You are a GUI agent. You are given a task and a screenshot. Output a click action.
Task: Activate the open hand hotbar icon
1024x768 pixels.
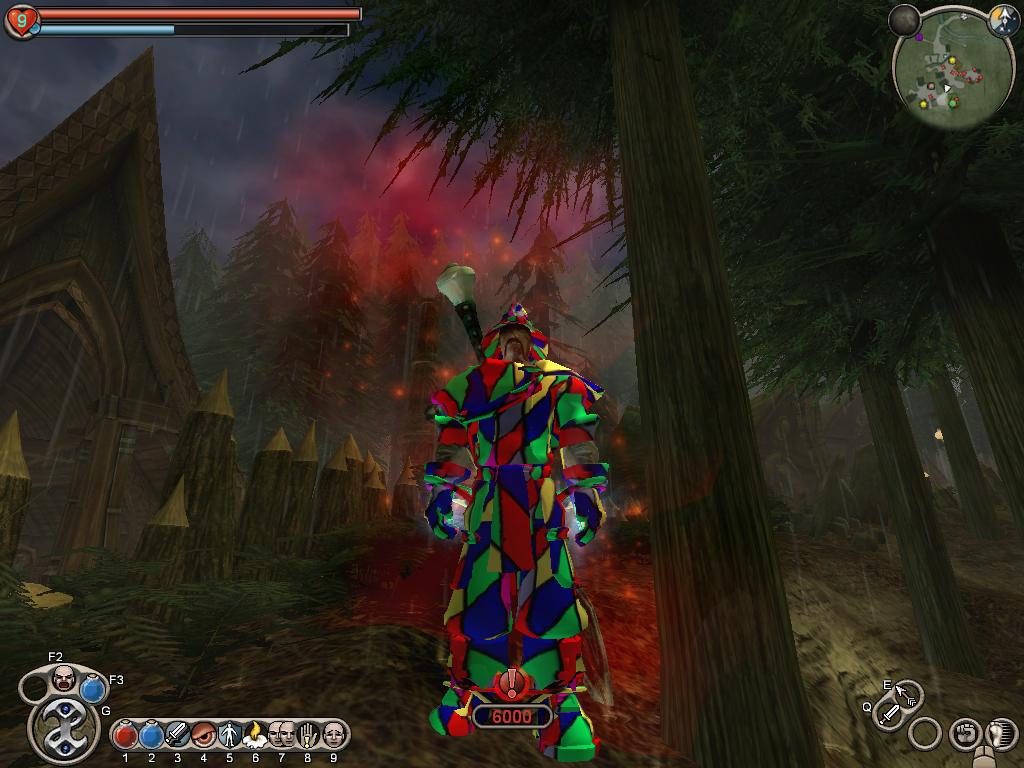click(x=307, y=735)
